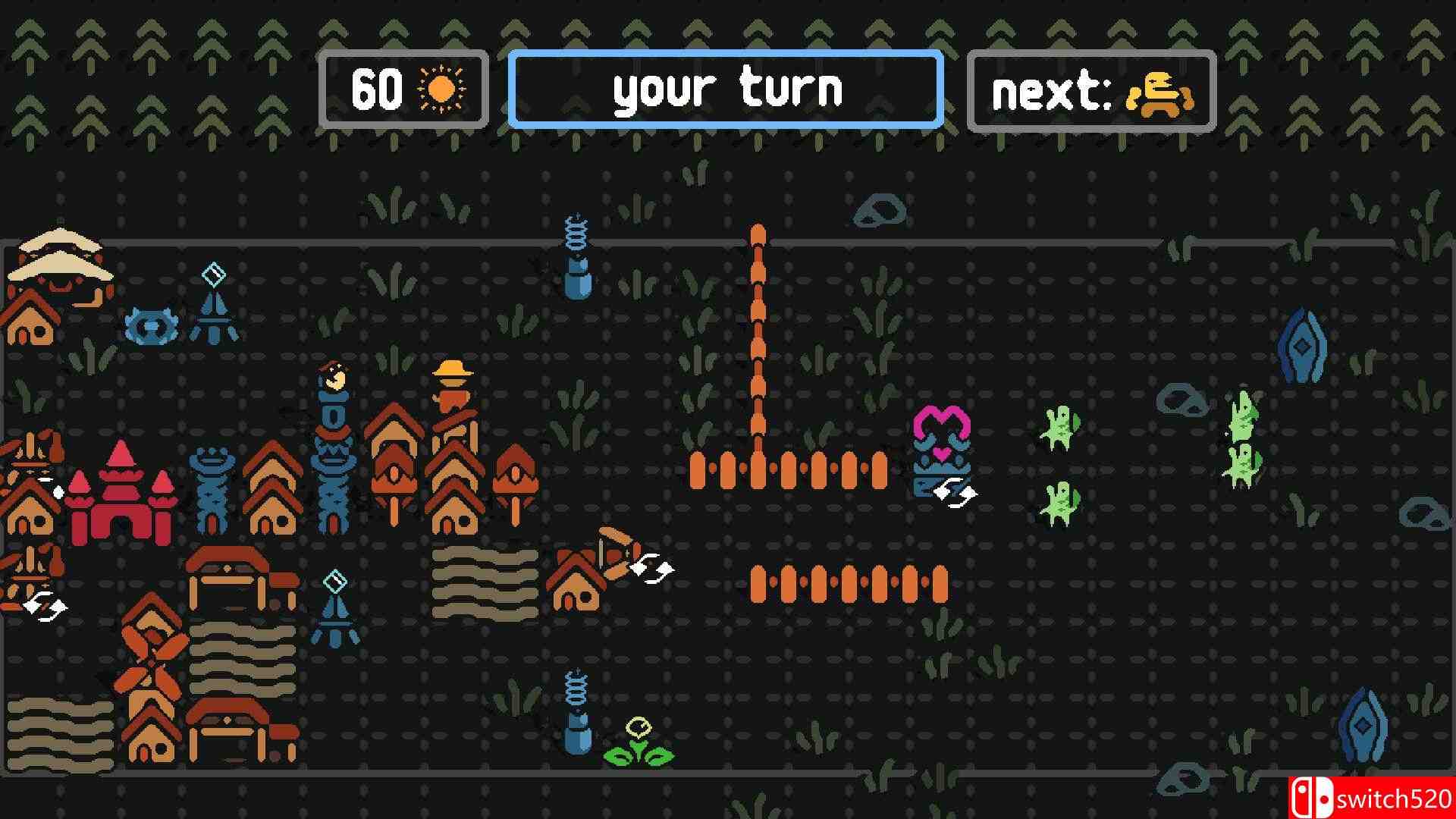Click the switch520 watermark badge
Image resolution: width=1456 pixels, height=819 pixels.
[x=1388, y=796]
